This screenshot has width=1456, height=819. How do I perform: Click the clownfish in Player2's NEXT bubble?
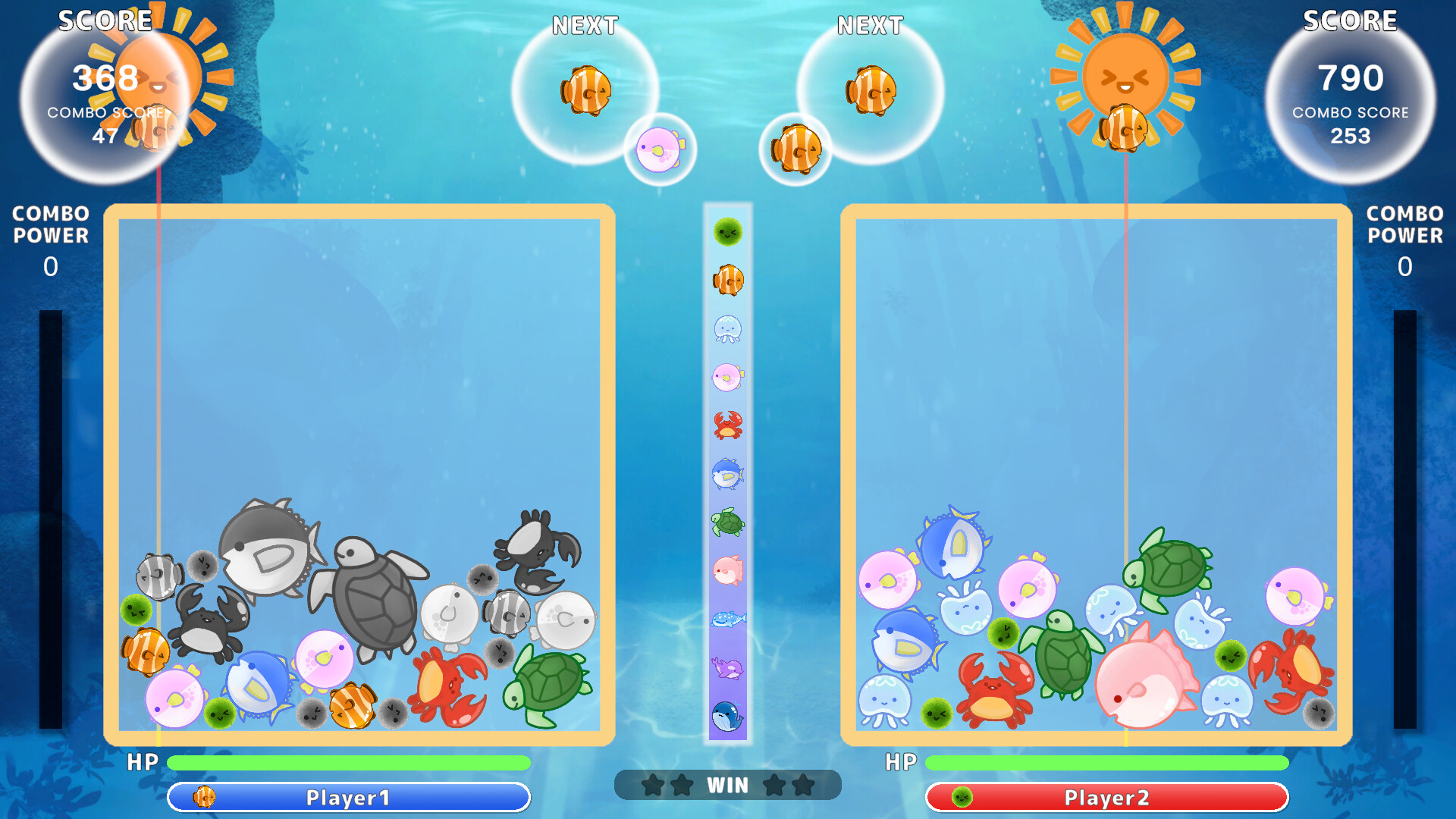tap(871, 89)
